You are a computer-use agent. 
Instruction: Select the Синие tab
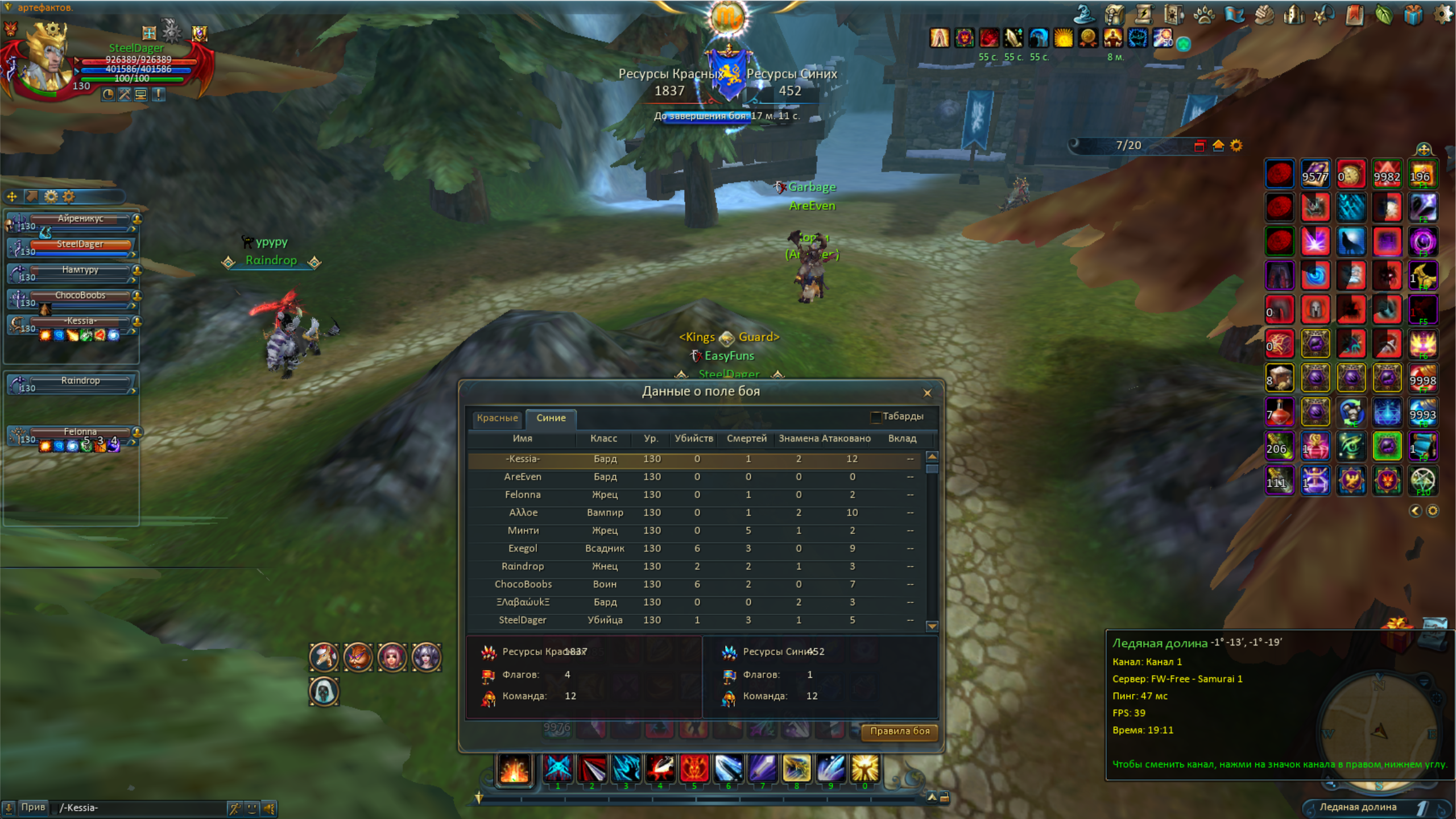[x=551, y=418]
